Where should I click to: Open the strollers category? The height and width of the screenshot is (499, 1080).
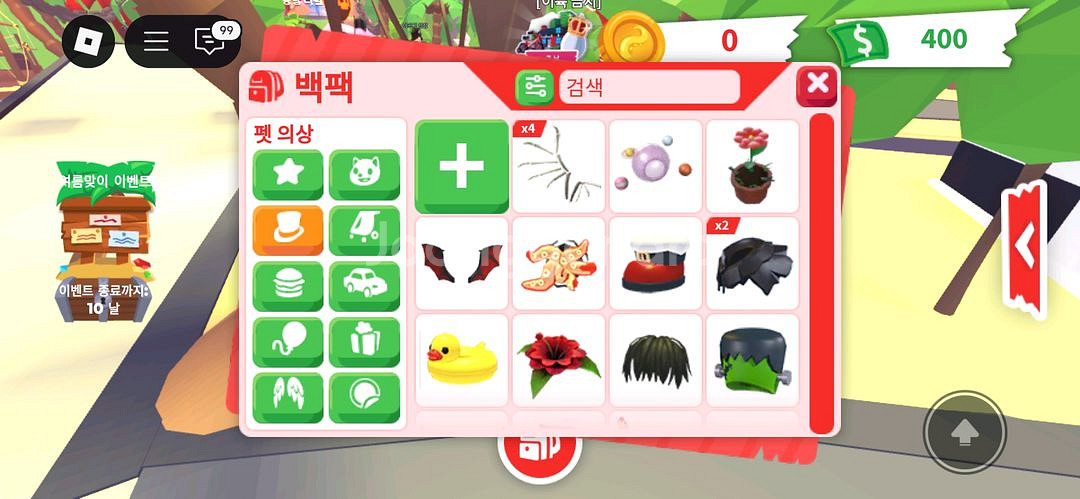pos(364,231)
